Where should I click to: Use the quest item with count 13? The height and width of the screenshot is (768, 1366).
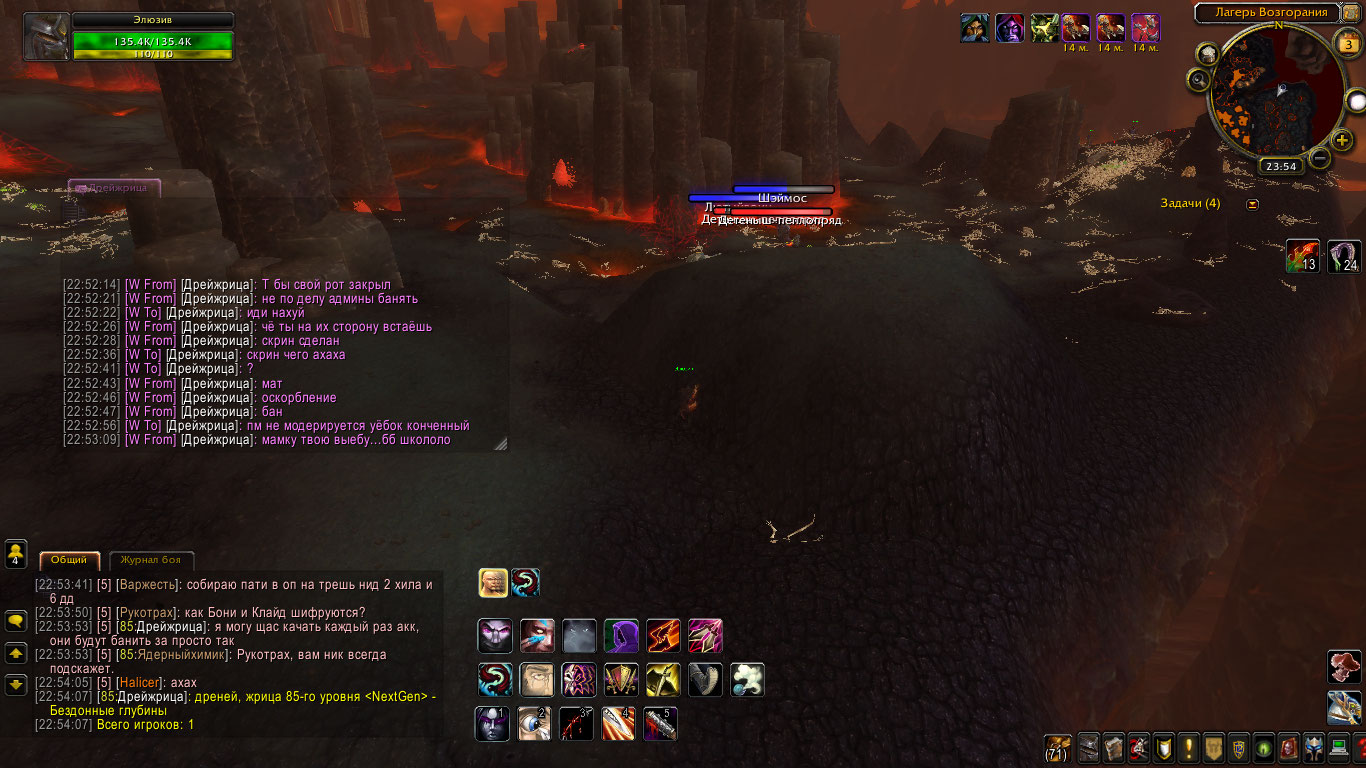coord(1303,257)
